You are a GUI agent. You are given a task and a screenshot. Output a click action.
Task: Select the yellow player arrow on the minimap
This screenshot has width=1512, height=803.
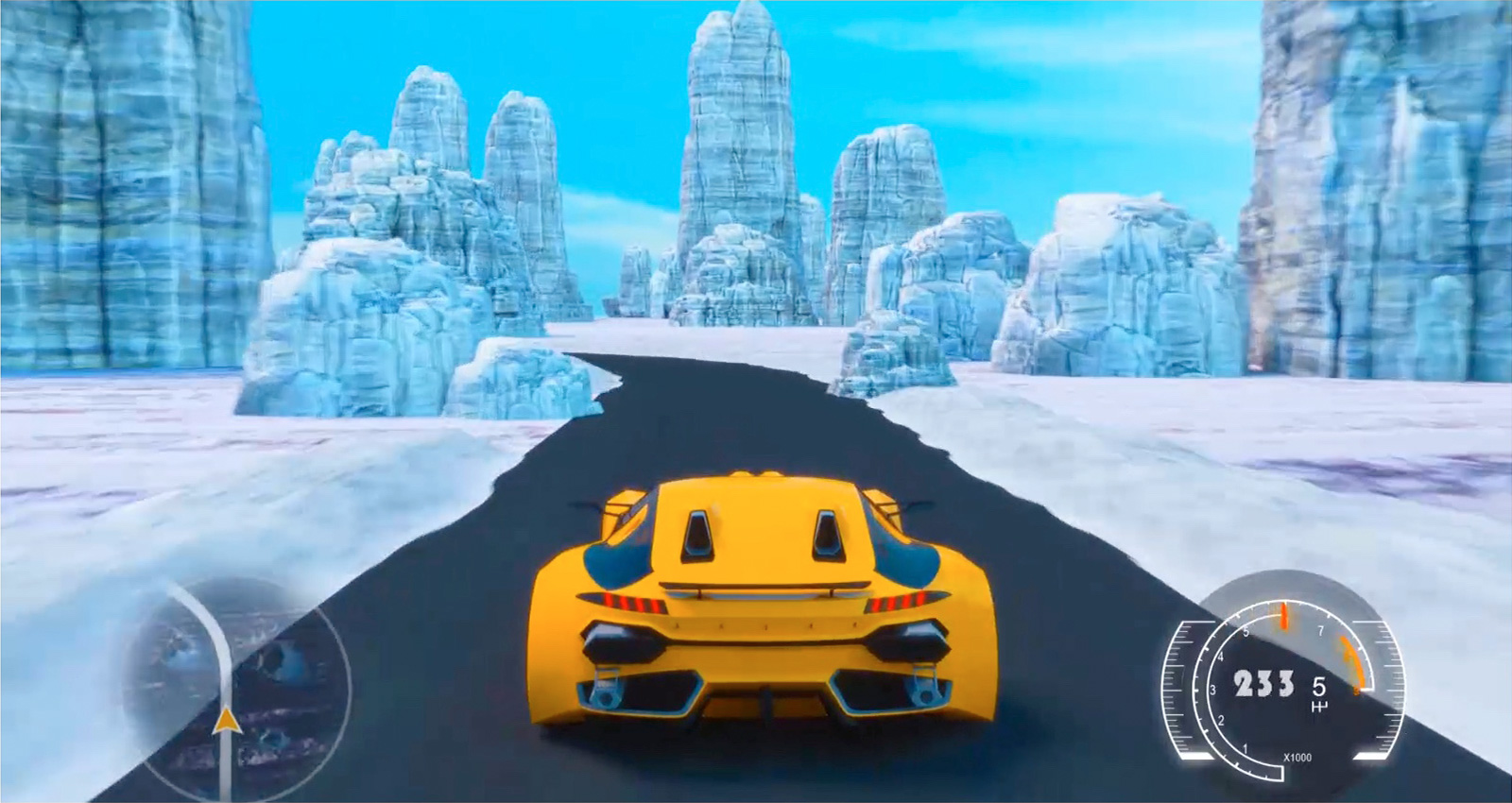coord(228,723)
